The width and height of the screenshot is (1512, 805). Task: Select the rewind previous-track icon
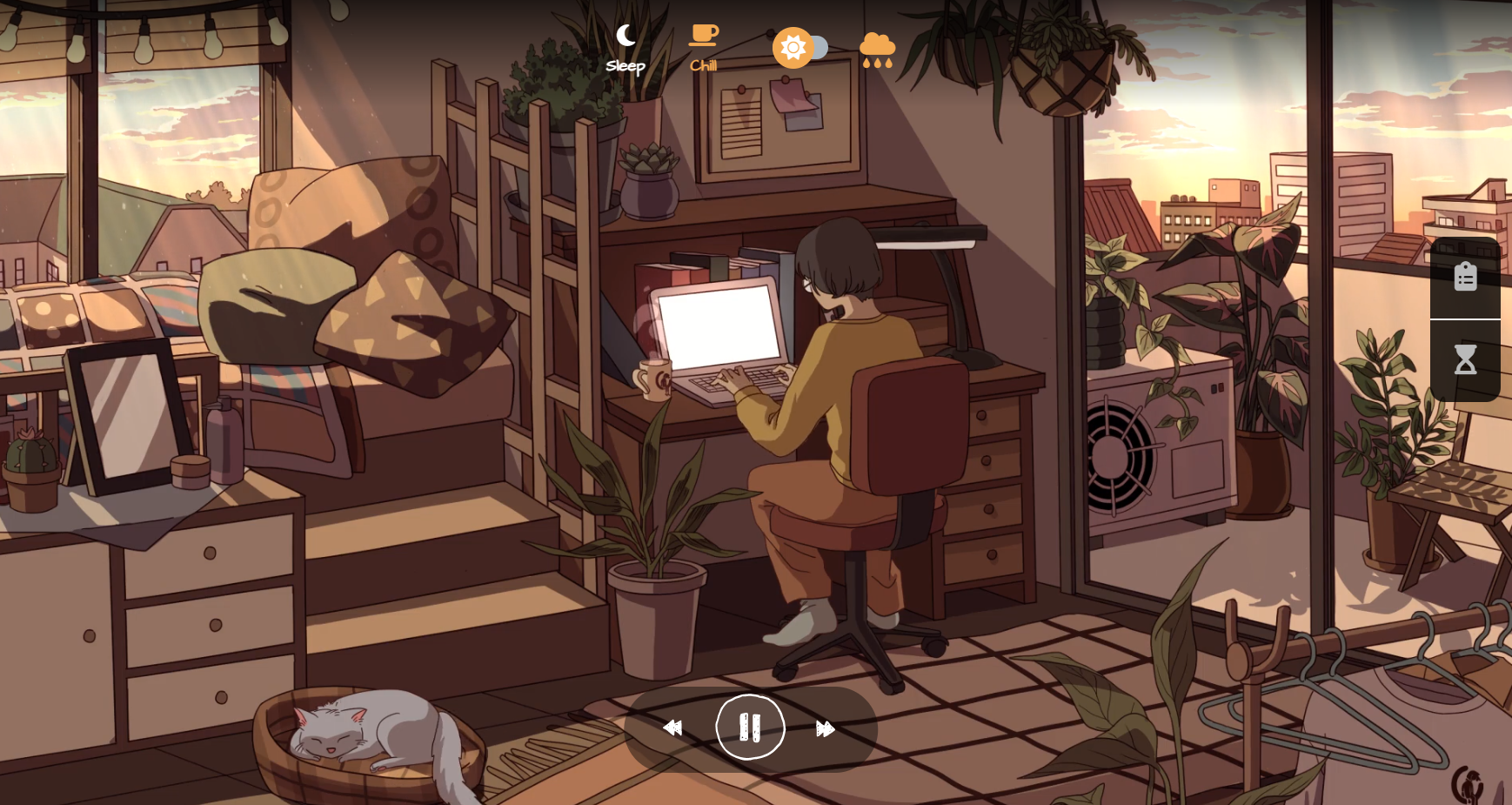pos(673,728)
